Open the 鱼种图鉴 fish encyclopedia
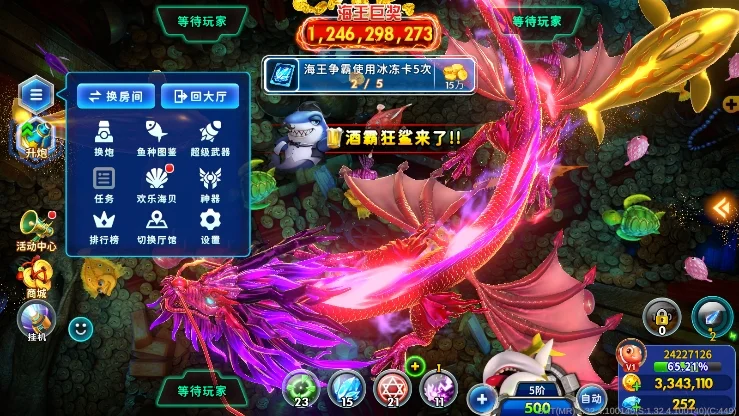 (x=157, y=136)
